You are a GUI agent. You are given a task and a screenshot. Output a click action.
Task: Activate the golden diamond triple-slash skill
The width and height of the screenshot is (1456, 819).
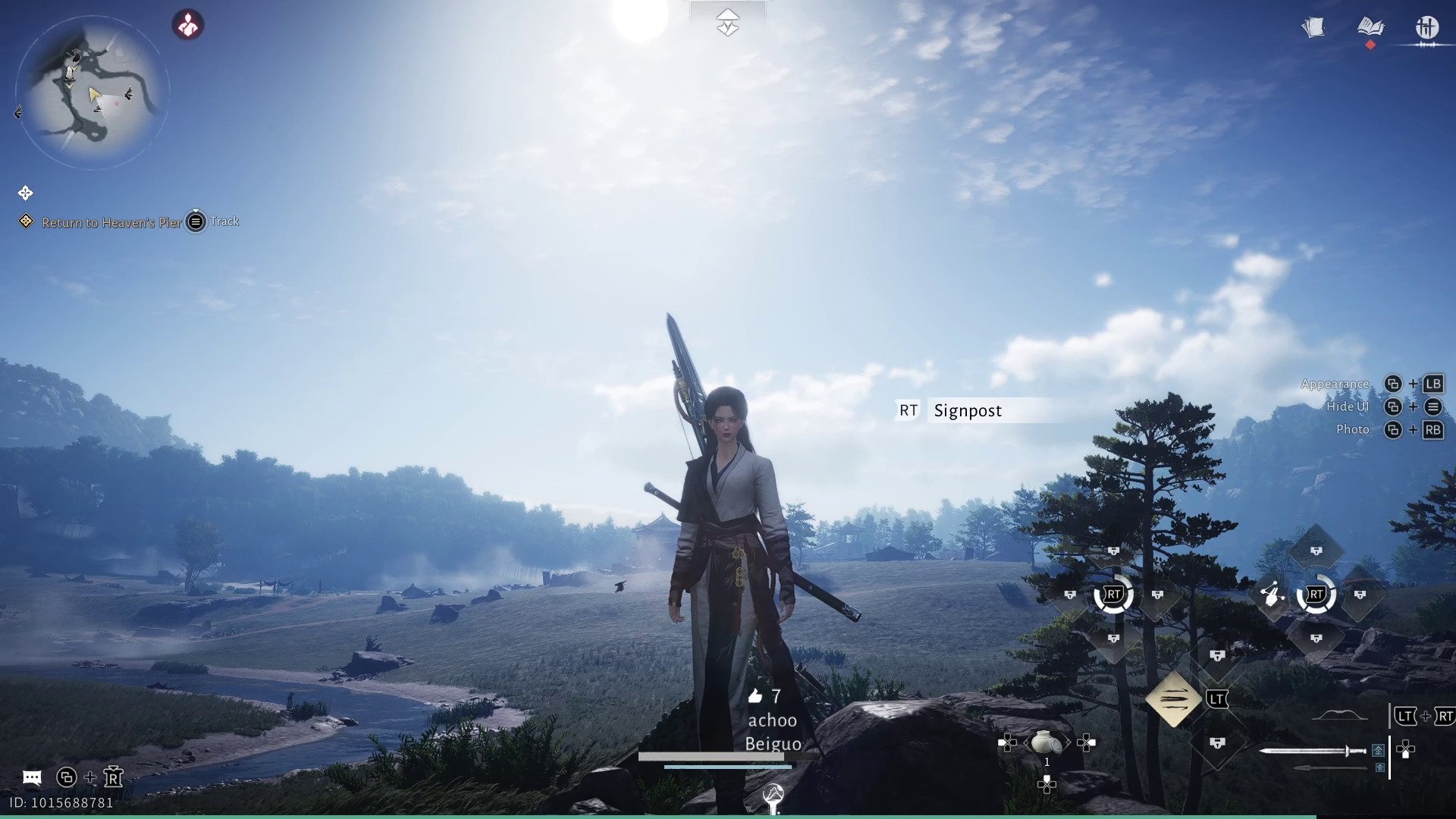pyautogui.click(x=1173, y=698)
